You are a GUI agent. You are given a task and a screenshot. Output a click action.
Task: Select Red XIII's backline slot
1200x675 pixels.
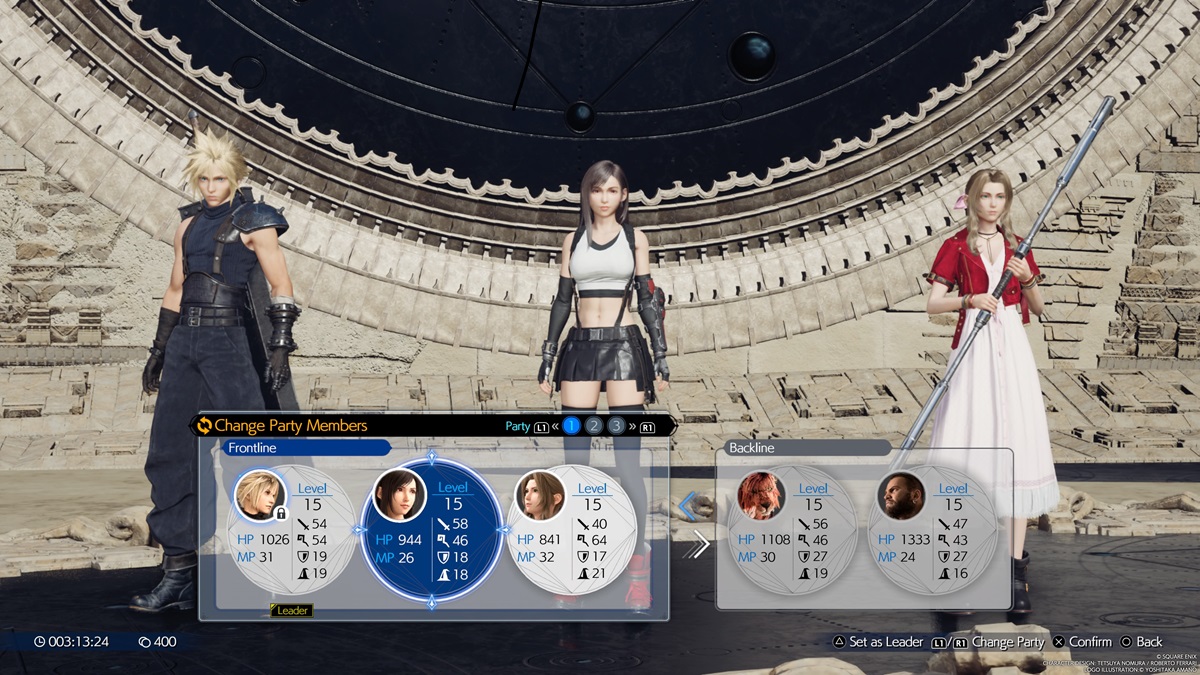[x=792, y=530]
